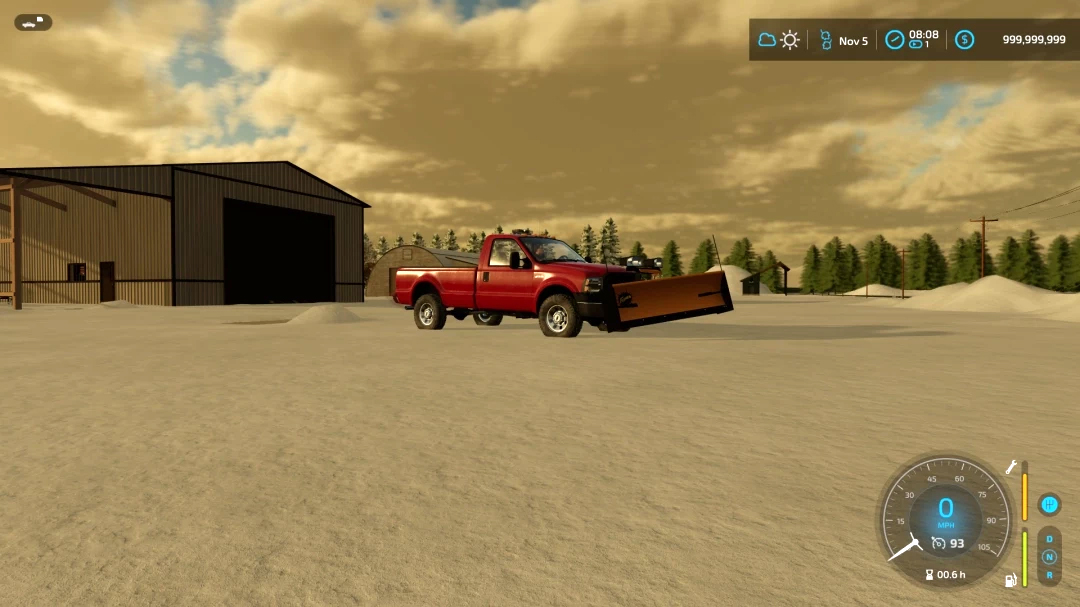Open the weather forecast icon

pyautogui.click(x=779, y=40)
